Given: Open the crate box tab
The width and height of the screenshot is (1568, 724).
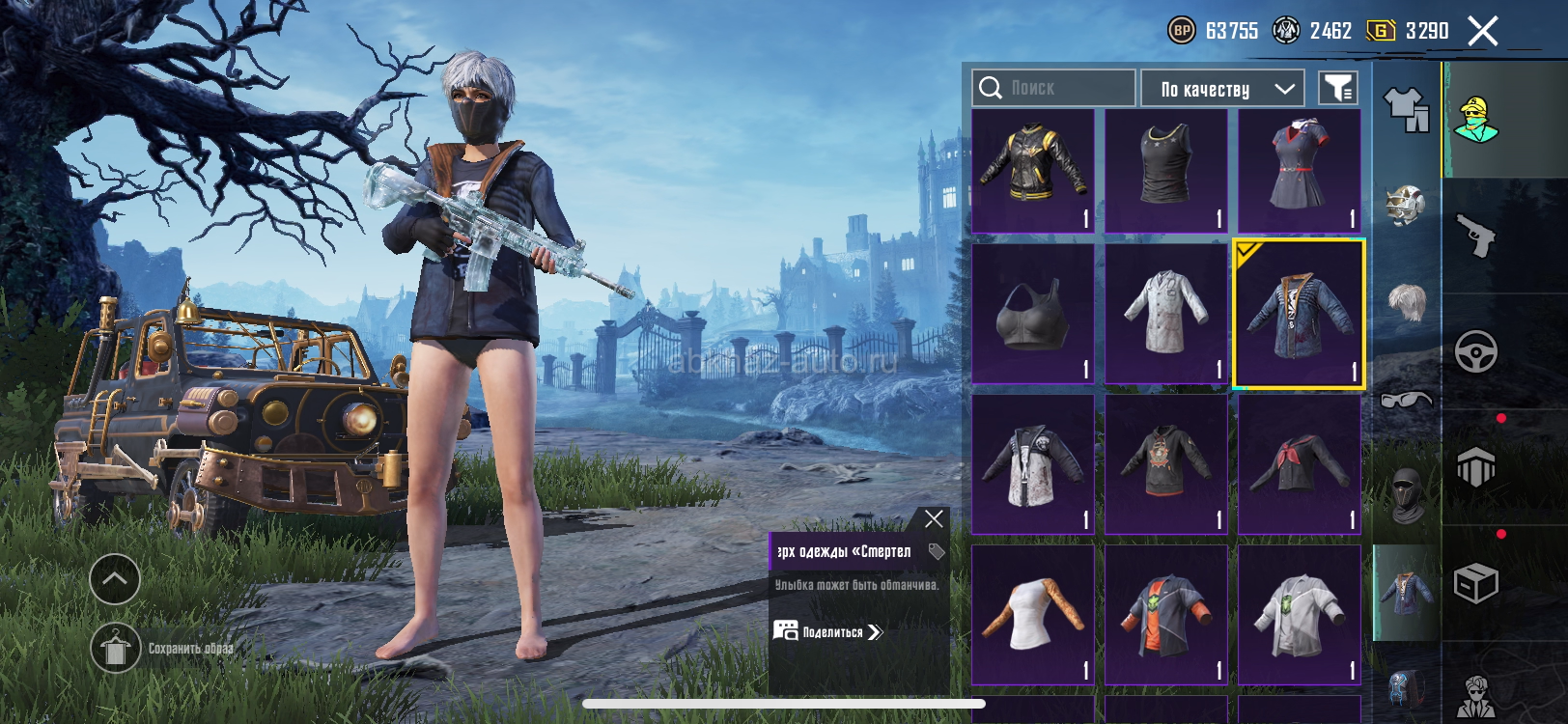Looking at the screenshot, I should [1476, 583].
